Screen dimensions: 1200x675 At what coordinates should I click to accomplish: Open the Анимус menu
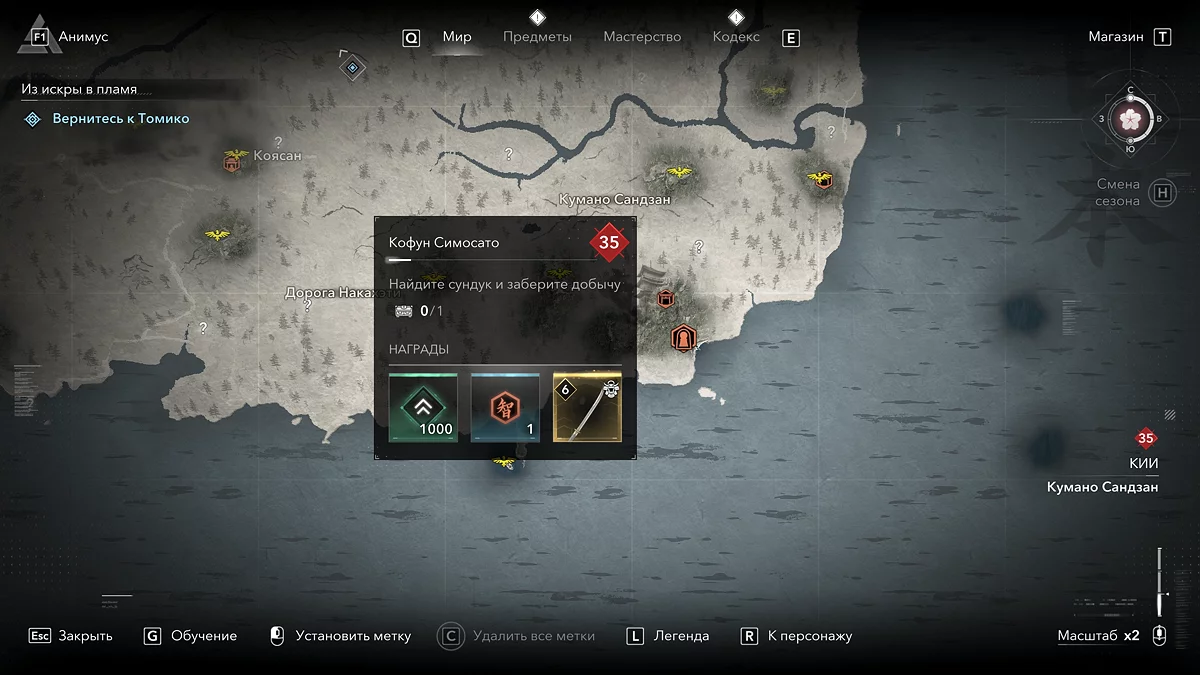pyautogui.click(x=83, y=37)
